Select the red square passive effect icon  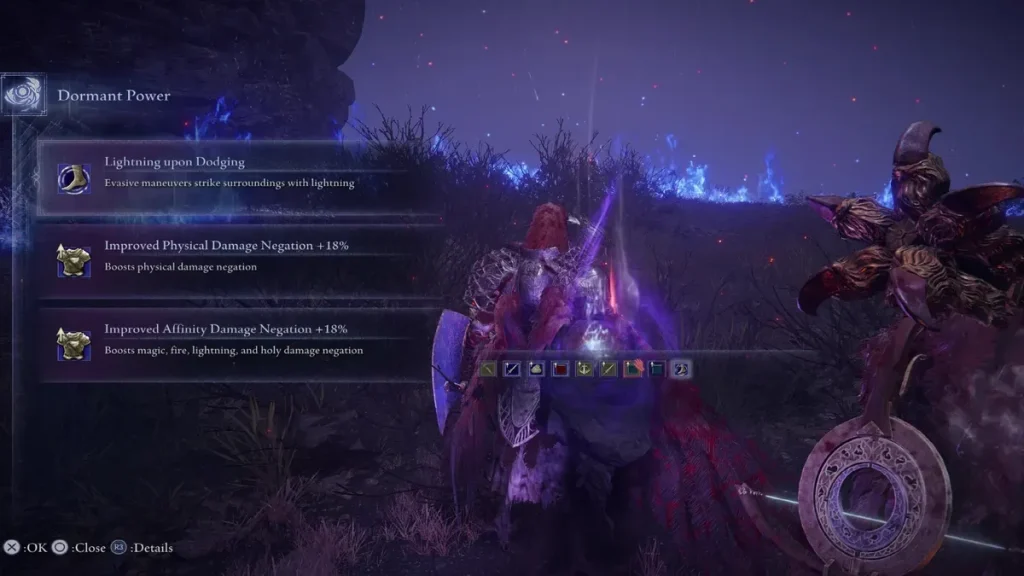pyautogui.click(x=560, y=369)
